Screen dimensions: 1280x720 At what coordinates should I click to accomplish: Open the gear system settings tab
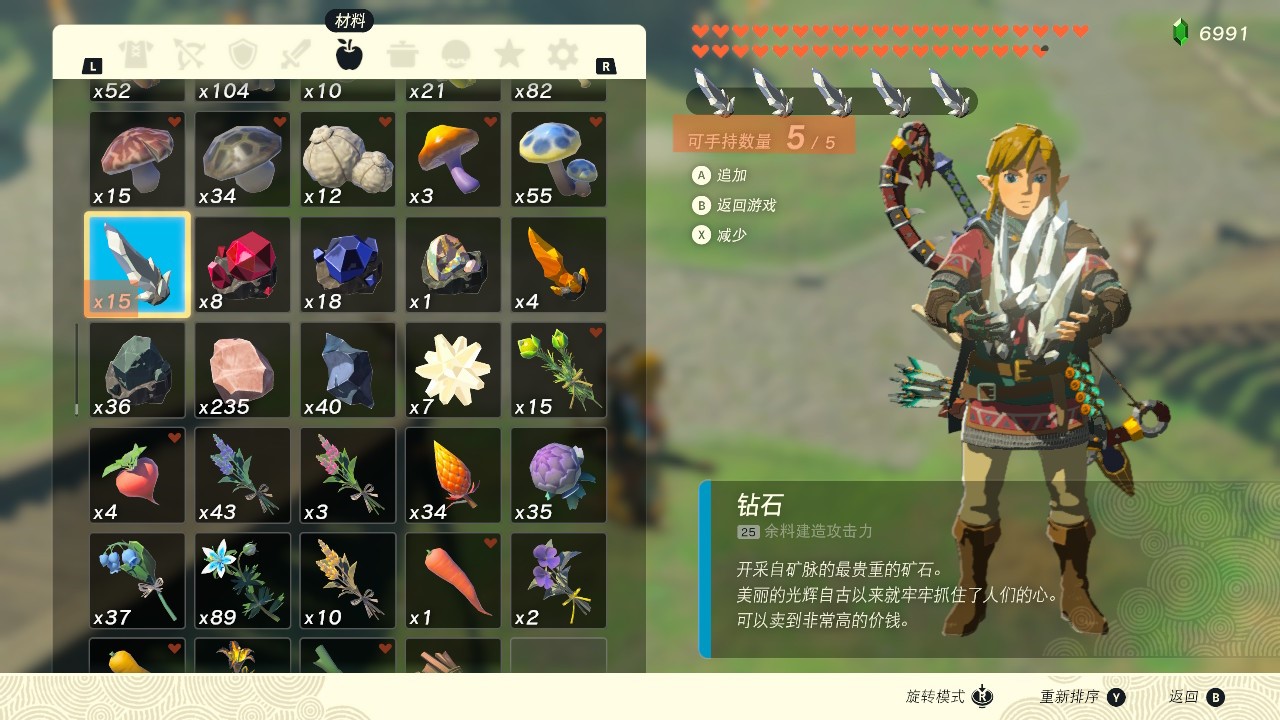[x=563, y=54]
